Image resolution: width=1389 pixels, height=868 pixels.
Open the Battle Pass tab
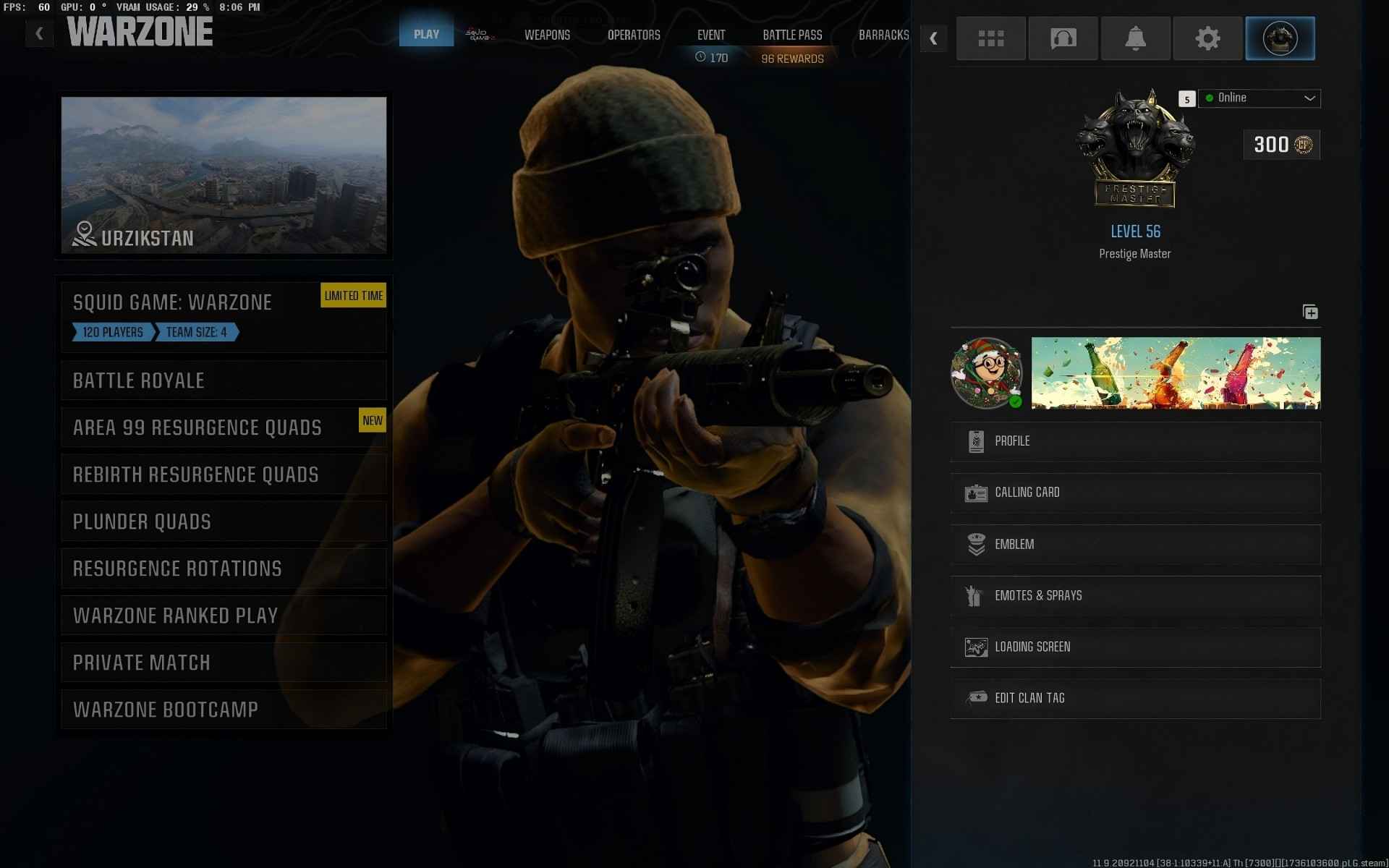point(792,35)
